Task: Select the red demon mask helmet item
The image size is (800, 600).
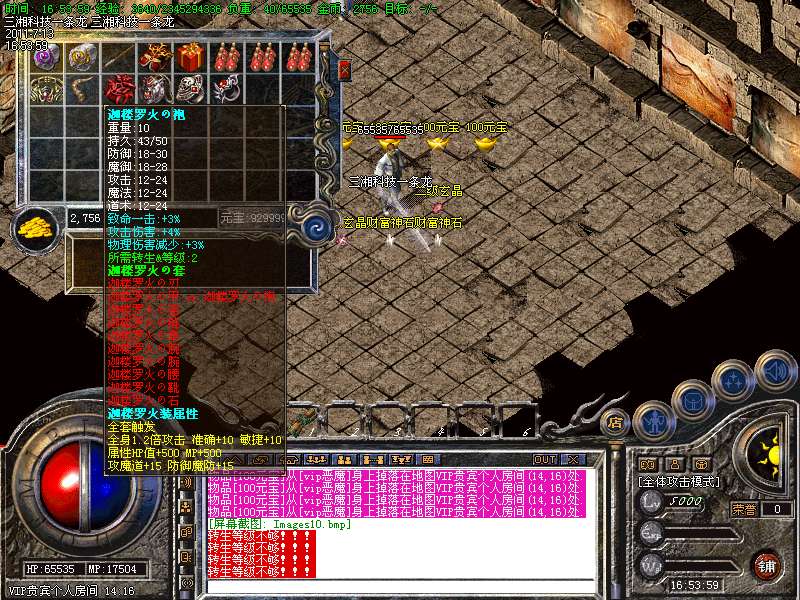Action: pos(154,89)
